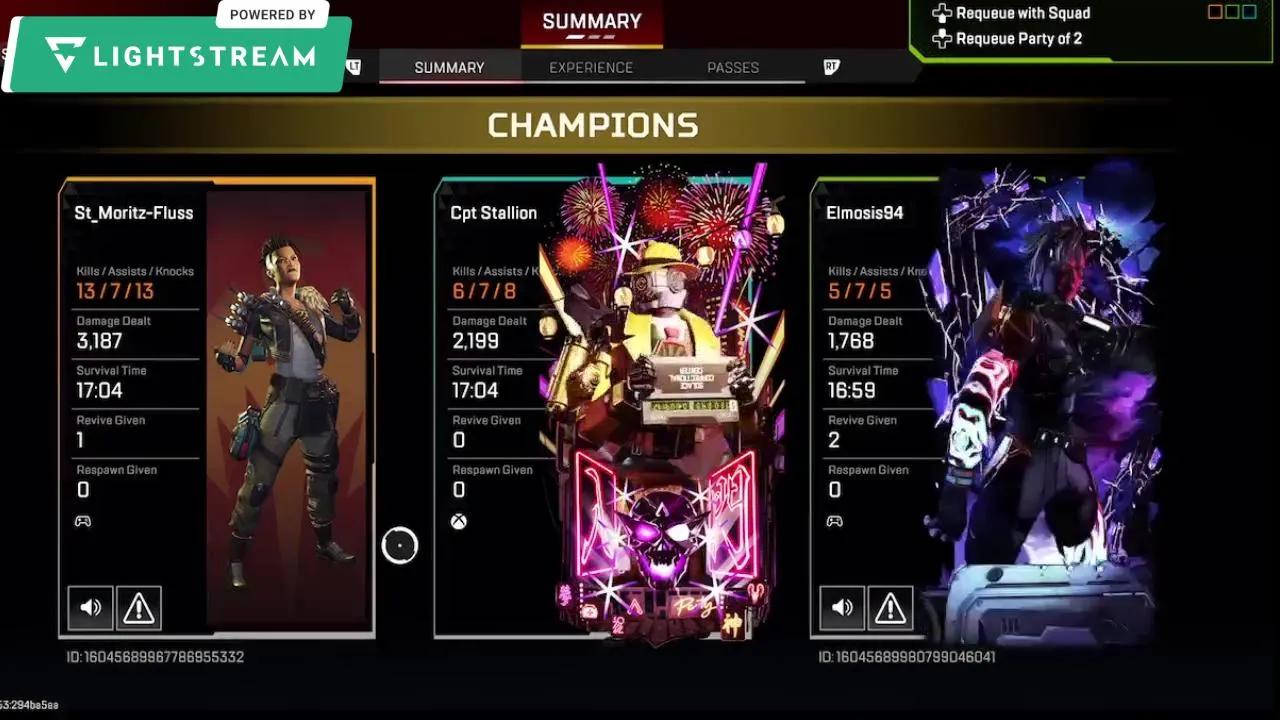Click the controller platform icon on St_Moritz-Fluss's card
Screen dimensions: 1280x720
83,520
